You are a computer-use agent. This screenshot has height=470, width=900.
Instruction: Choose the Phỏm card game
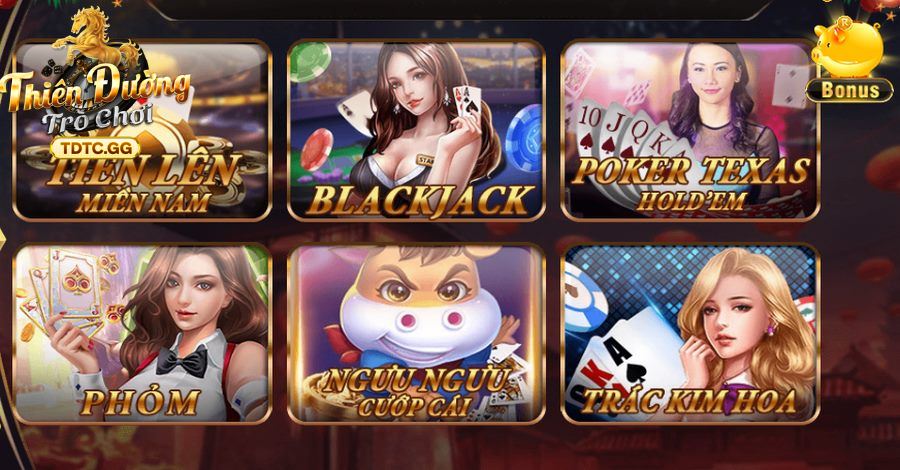(142, 333)
